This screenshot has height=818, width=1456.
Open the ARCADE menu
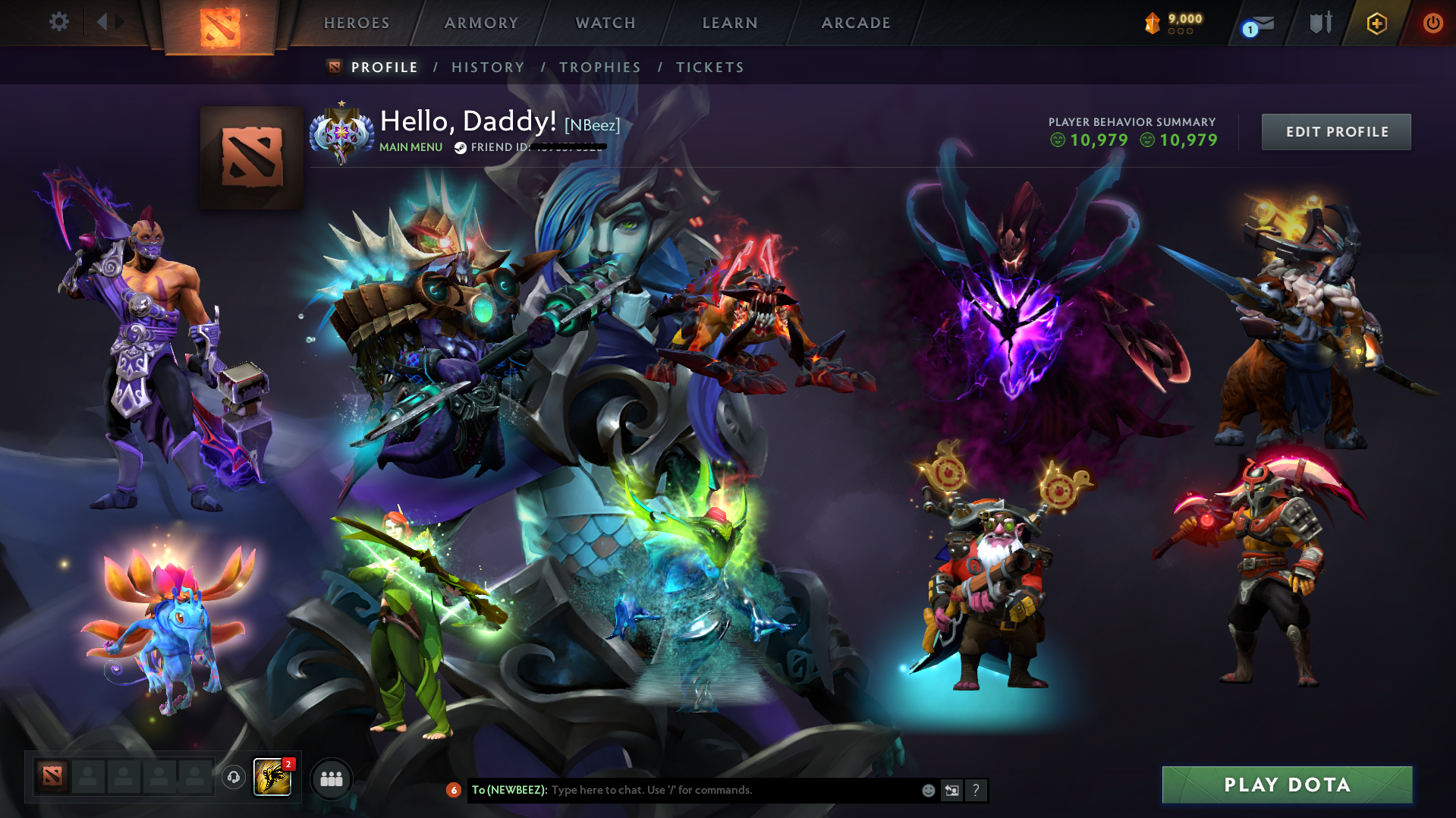tap(856, 23)
